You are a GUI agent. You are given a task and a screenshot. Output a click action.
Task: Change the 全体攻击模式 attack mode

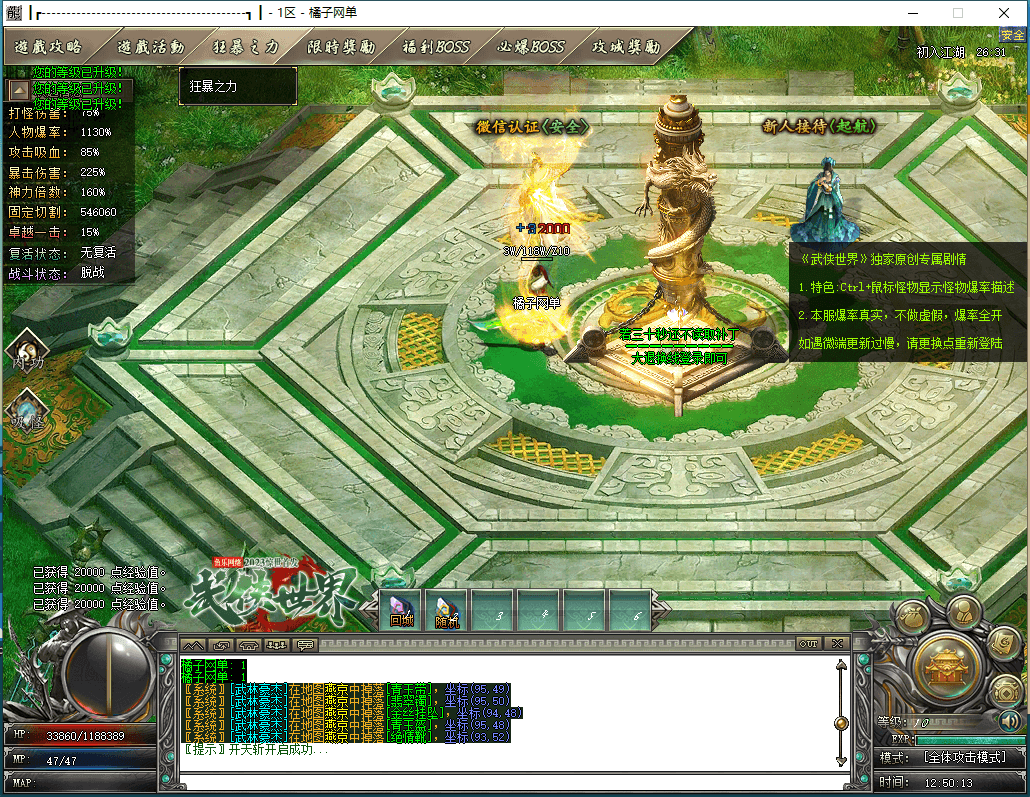point(965,757)
